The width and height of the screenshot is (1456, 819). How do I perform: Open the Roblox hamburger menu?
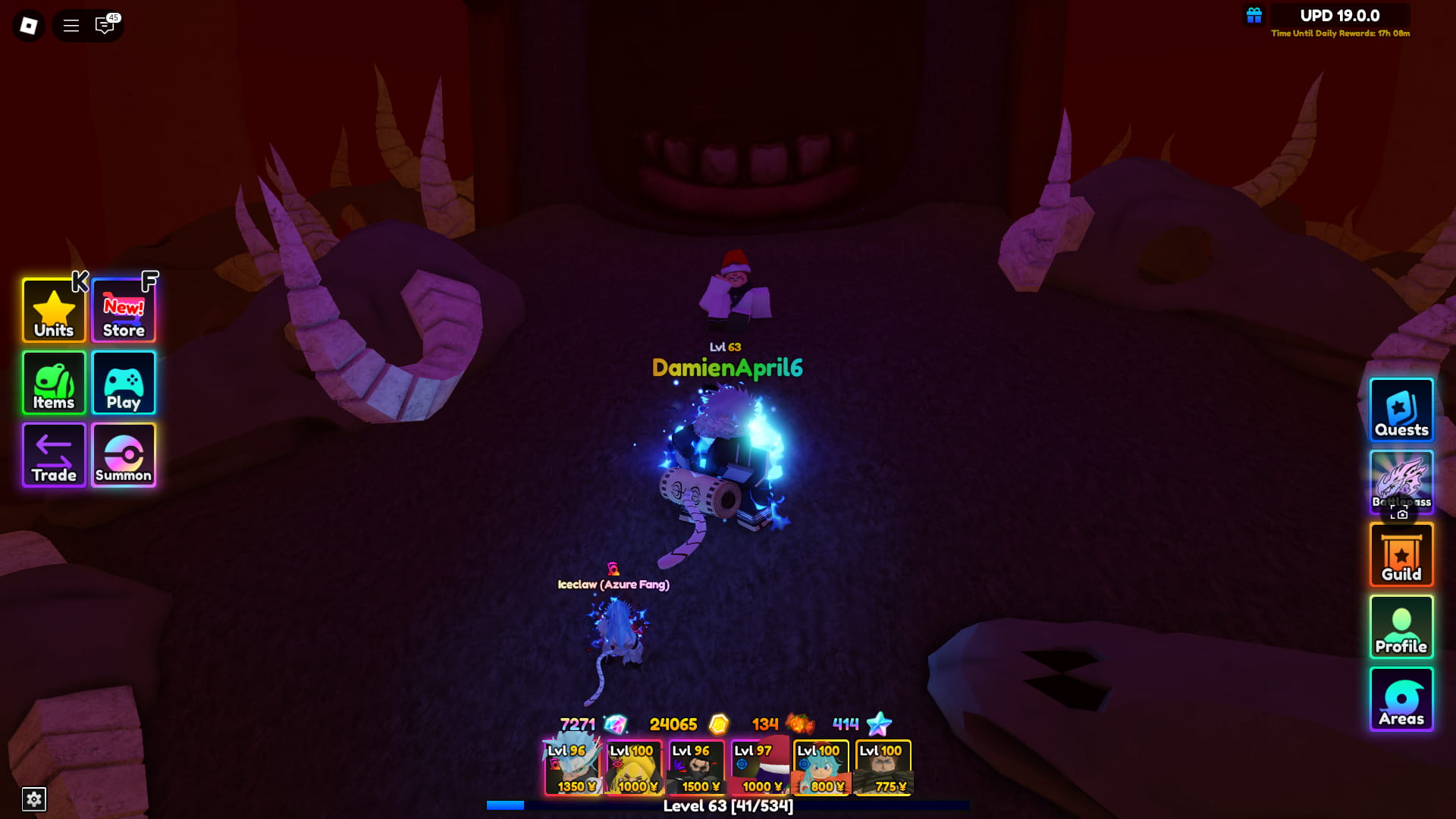coord(70,25)
